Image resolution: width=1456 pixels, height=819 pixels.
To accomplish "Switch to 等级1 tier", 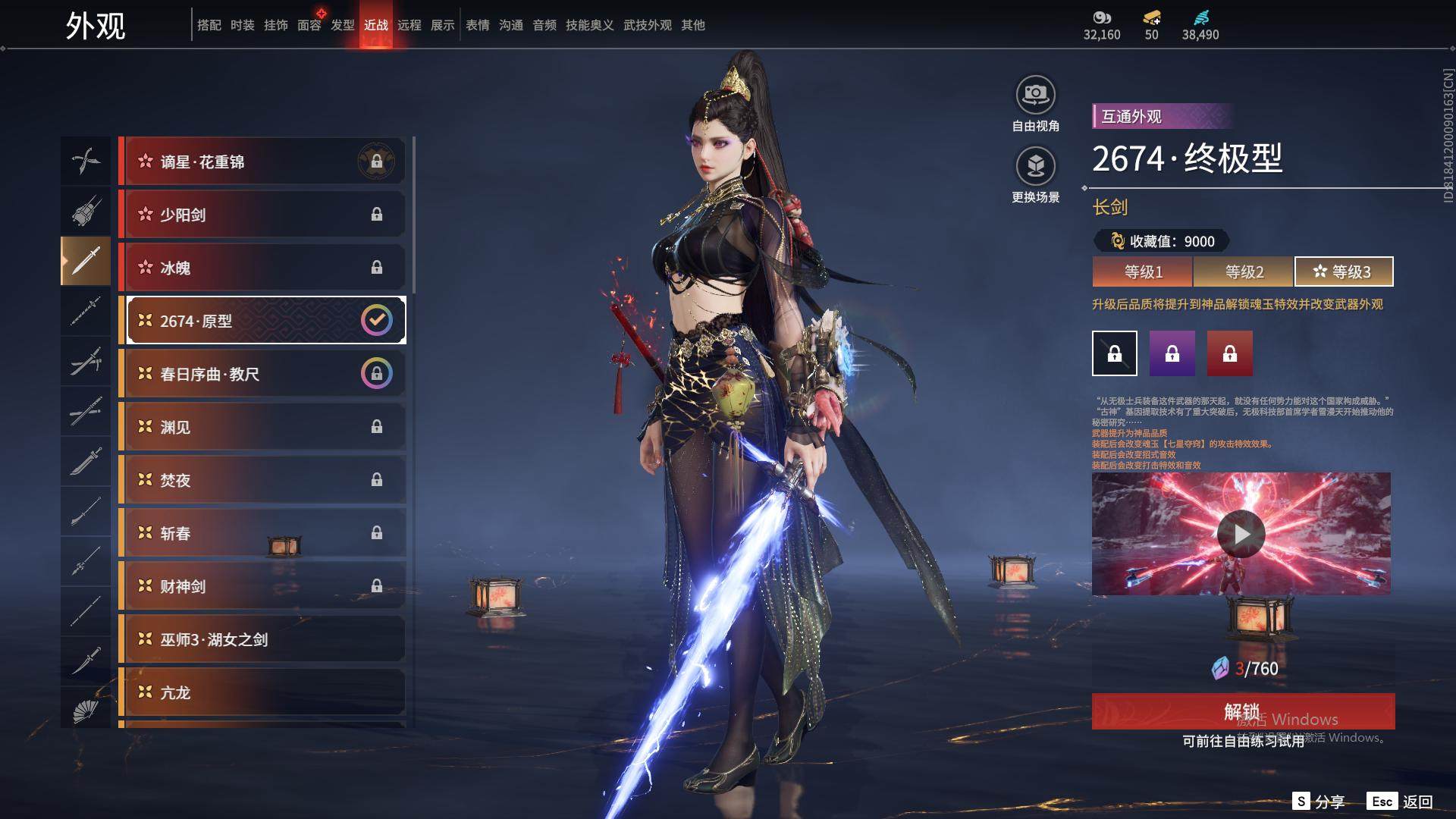I will (1143, 271).
